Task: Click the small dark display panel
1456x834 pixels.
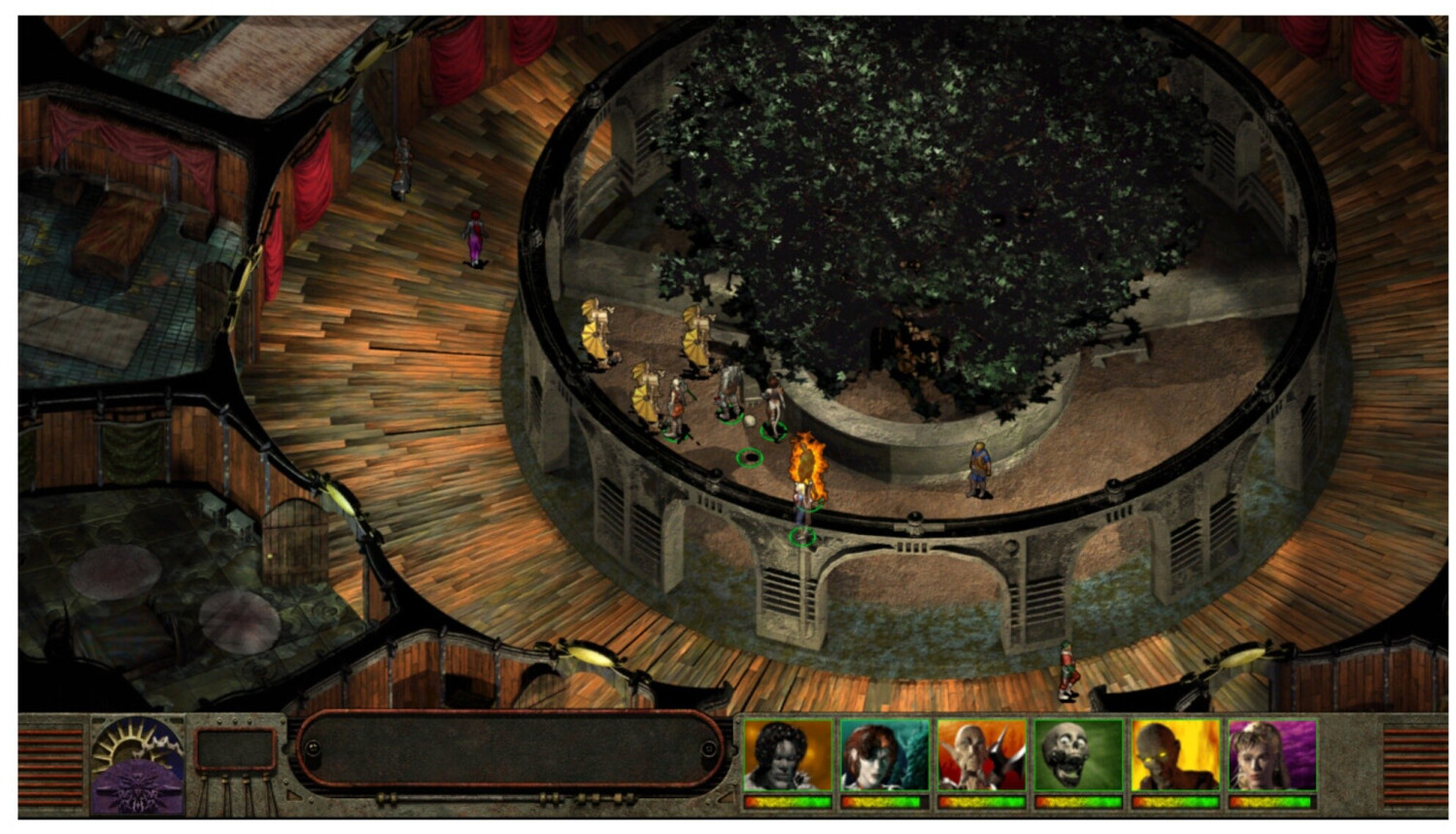Action: 236,750
